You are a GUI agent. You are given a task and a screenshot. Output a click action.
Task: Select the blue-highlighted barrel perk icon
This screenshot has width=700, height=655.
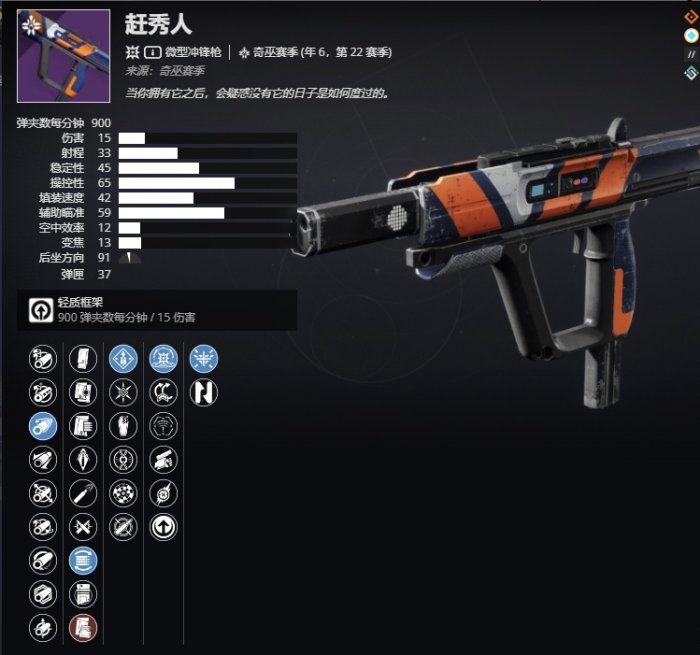tap(42, 426)
